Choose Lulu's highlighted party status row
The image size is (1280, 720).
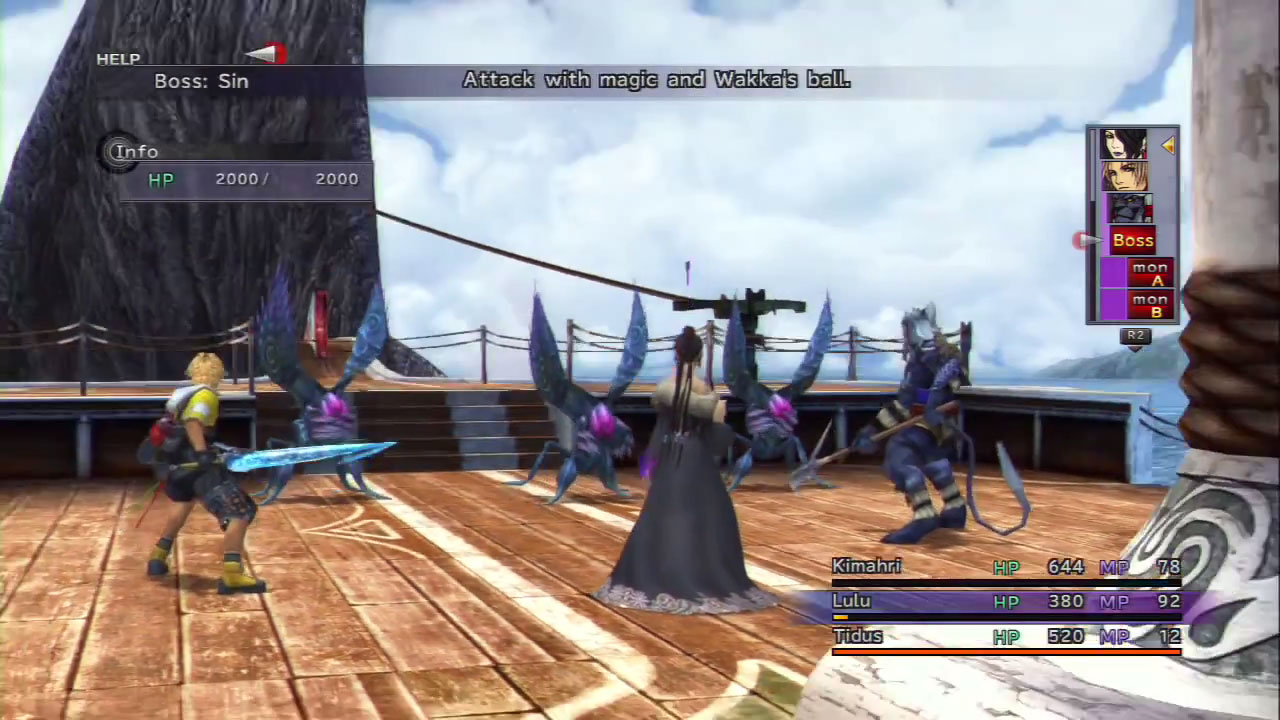coord(1005,602)
